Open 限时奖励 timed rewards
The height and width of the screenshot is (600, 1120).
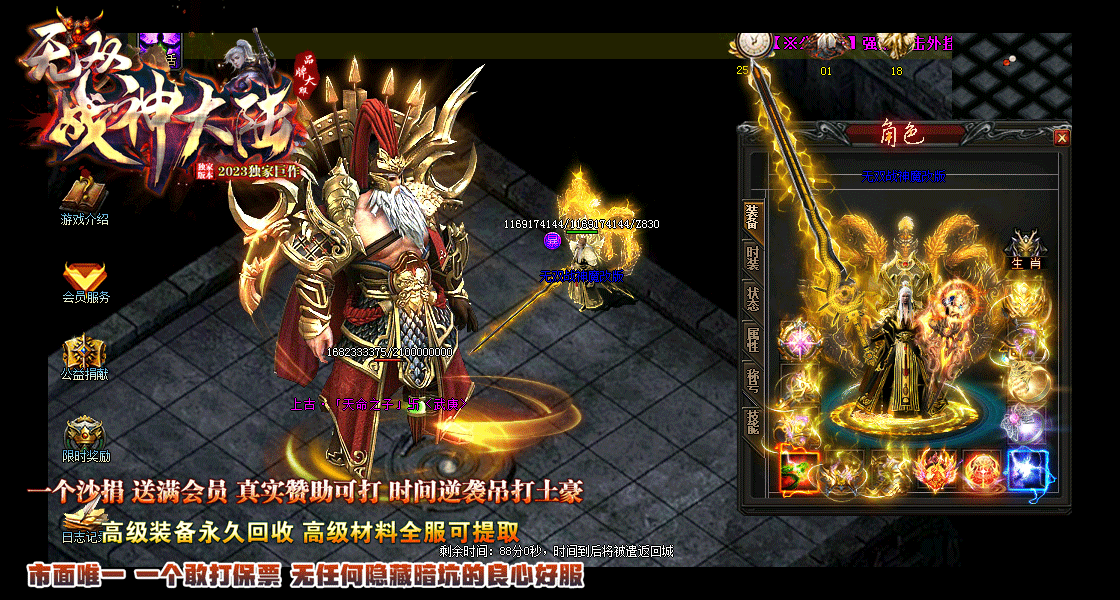pyautogui.click(x=85, y=437)
